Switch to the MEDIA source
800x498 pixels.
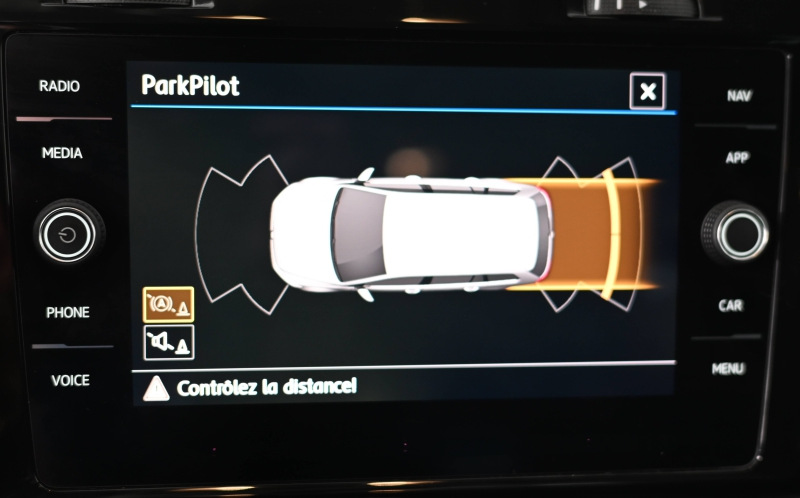[62, 153]
